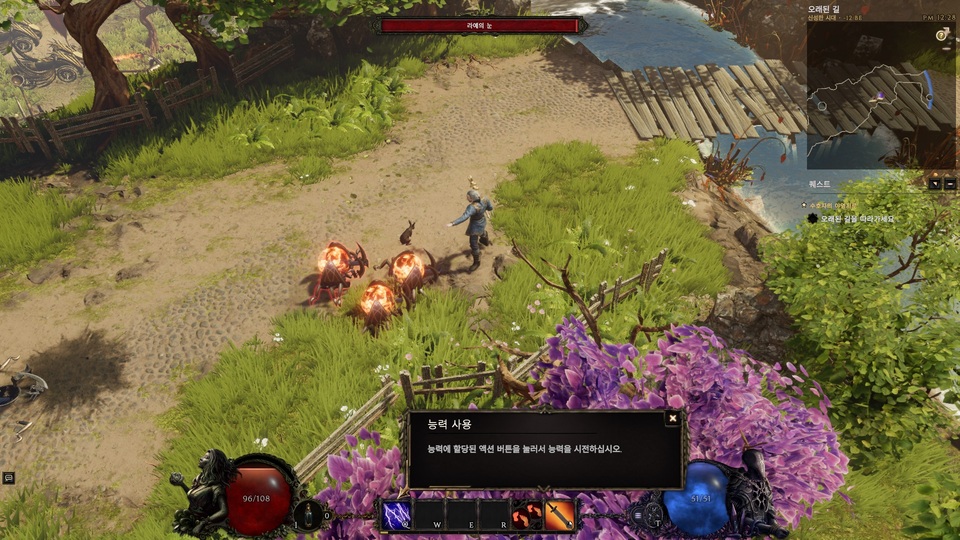The width and height of the screenshot is (960, 540).
Task: Open the chat box icon
Action: click(x=9, y=478)
